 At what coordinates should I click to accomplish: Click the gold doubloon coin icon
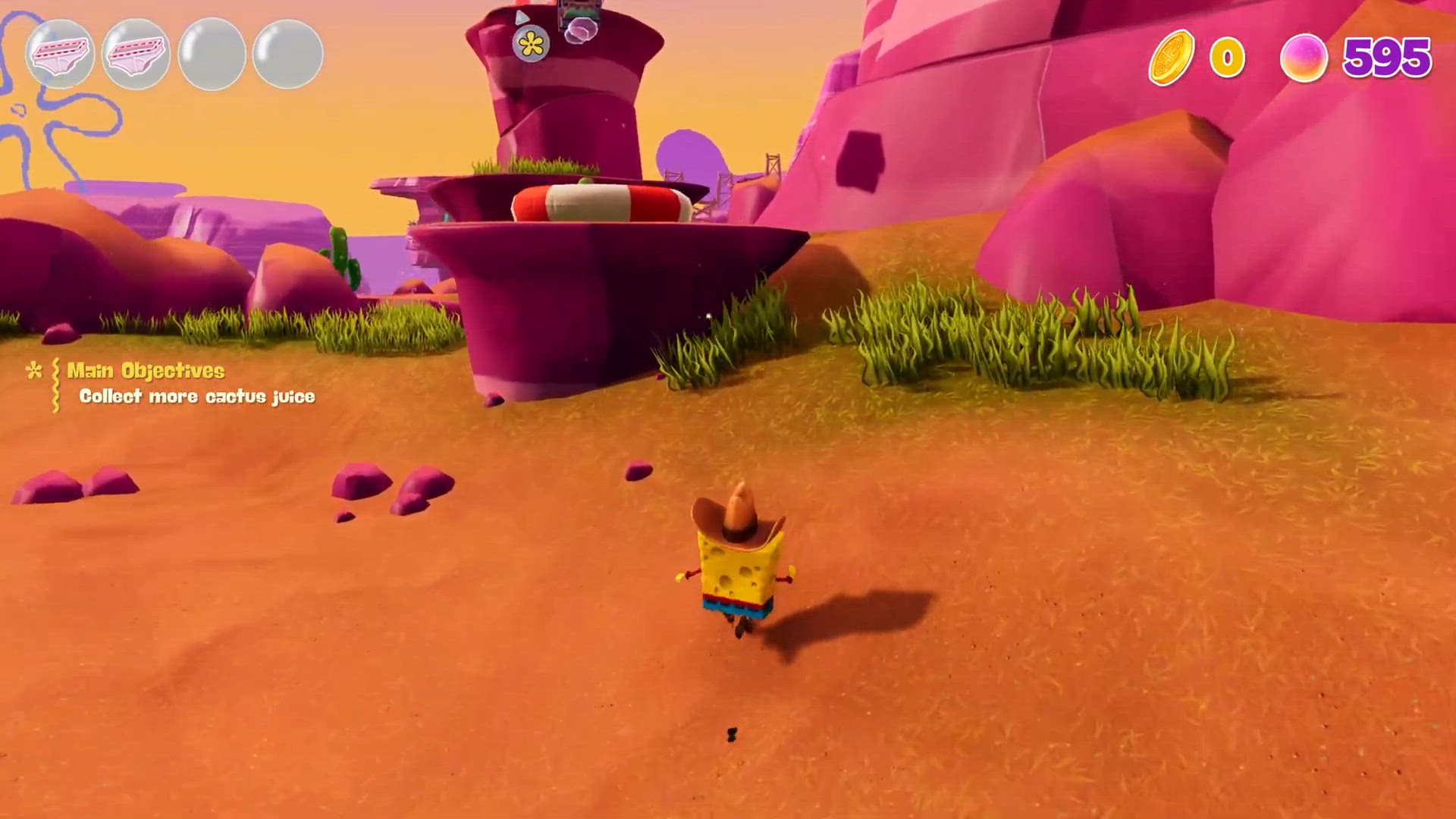pos(1171,58)
